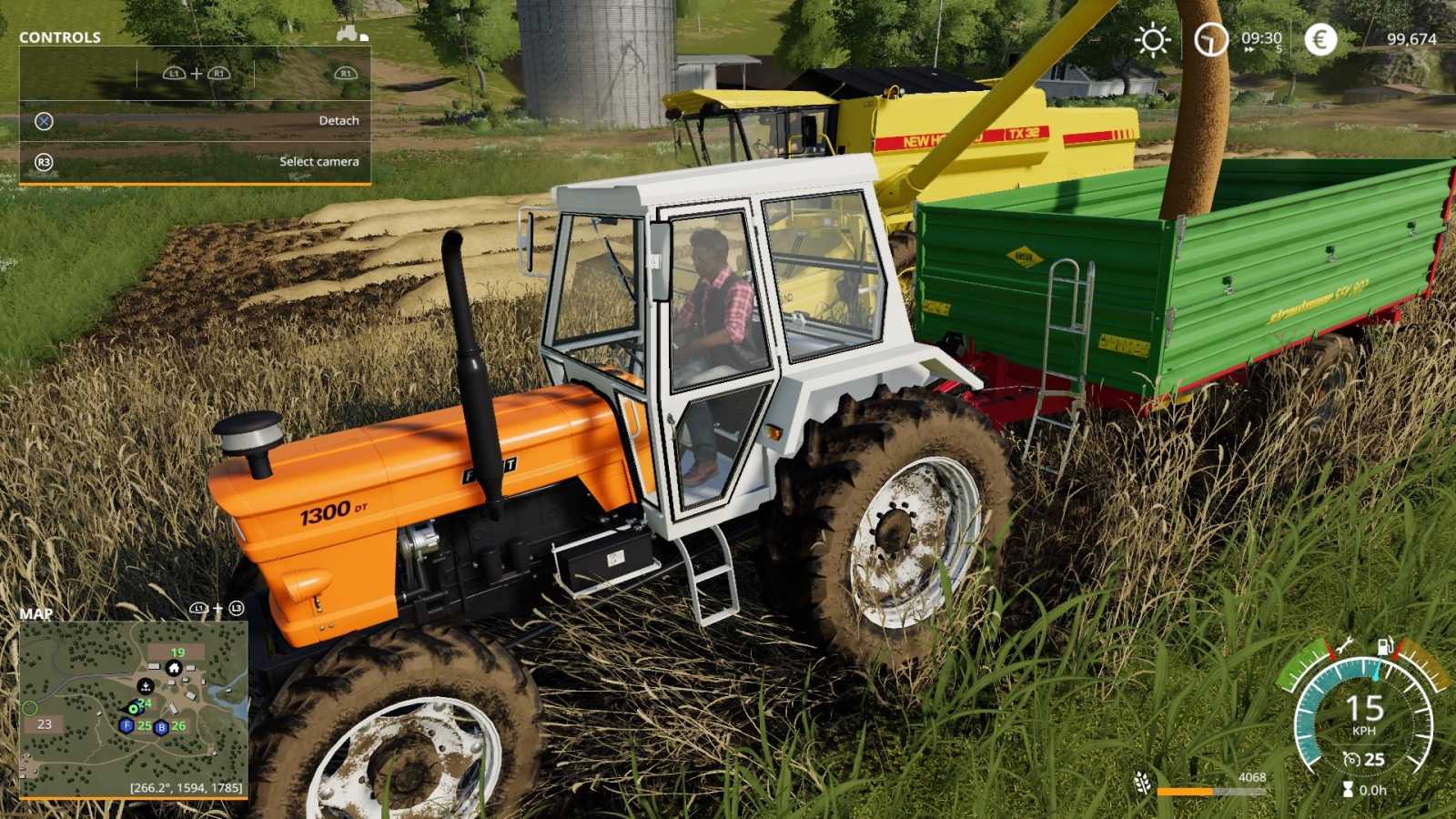Screen dimensions: 1456x819
Task: Click the cruise control icon showing 25
Action: pyautogui.click(x=1354, y=758)
